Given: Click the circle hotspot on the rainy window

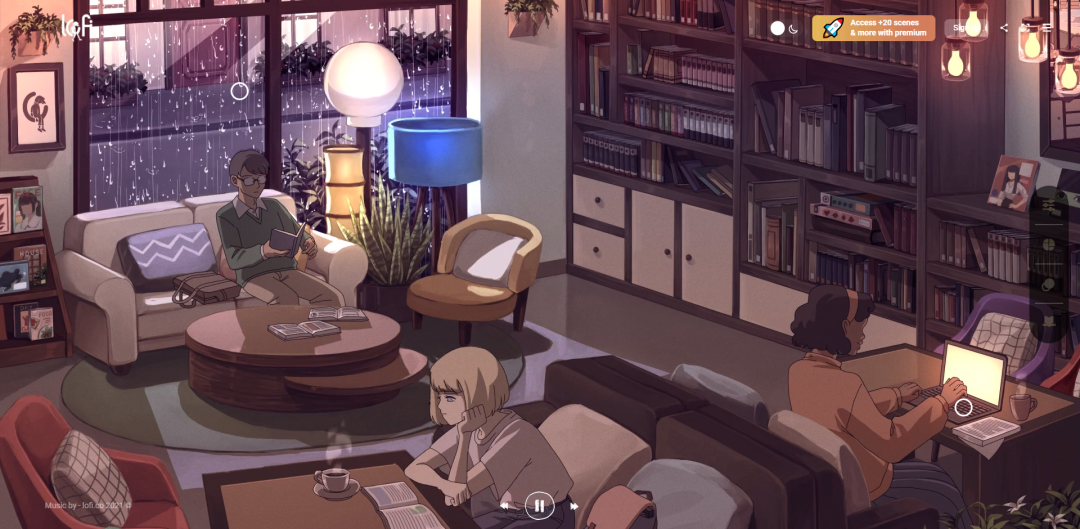Looking at the screenshot, I should point(239,91).
